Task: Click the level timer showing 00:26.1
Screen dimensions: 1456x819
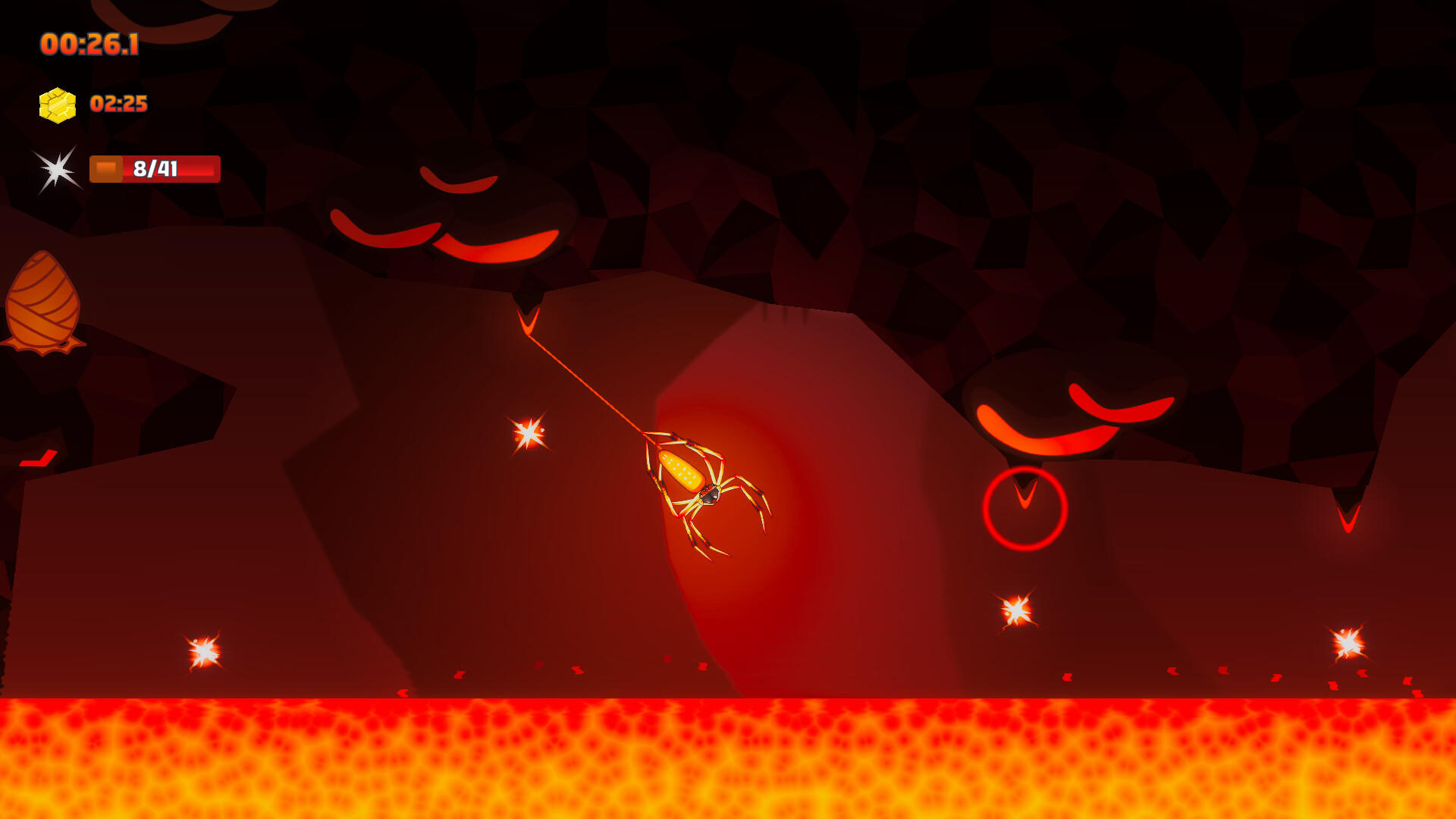Action: (x=89, y=44)
